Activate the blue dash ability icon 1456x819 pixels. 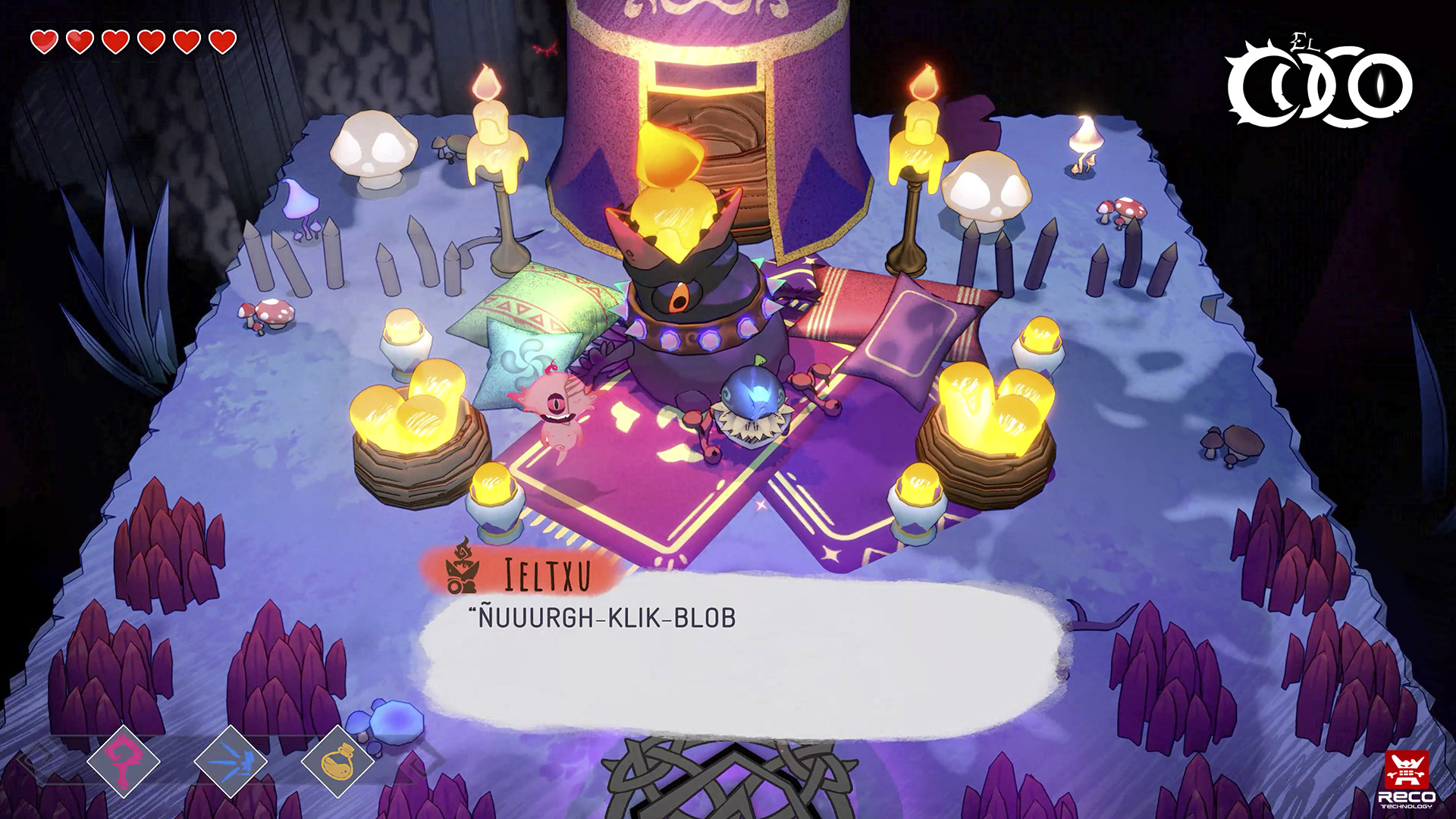(x=231, y=761)
